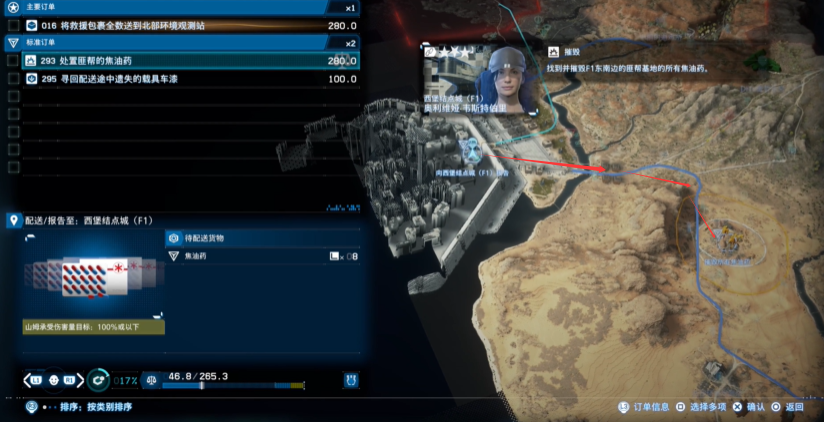Select order 293 dispose of bandits' tar explosives
This screenshot has height=422, width=824.
[x=190, y=61]
